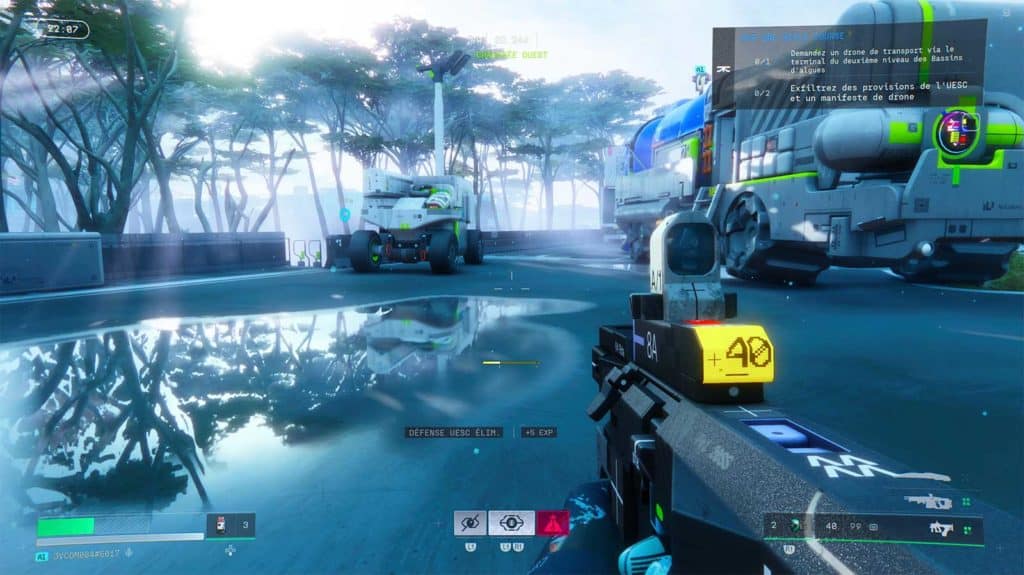The height and width of the screenshot is (575, 1024).
Task: Choose the green grenade icon
Action: [796, 526]
